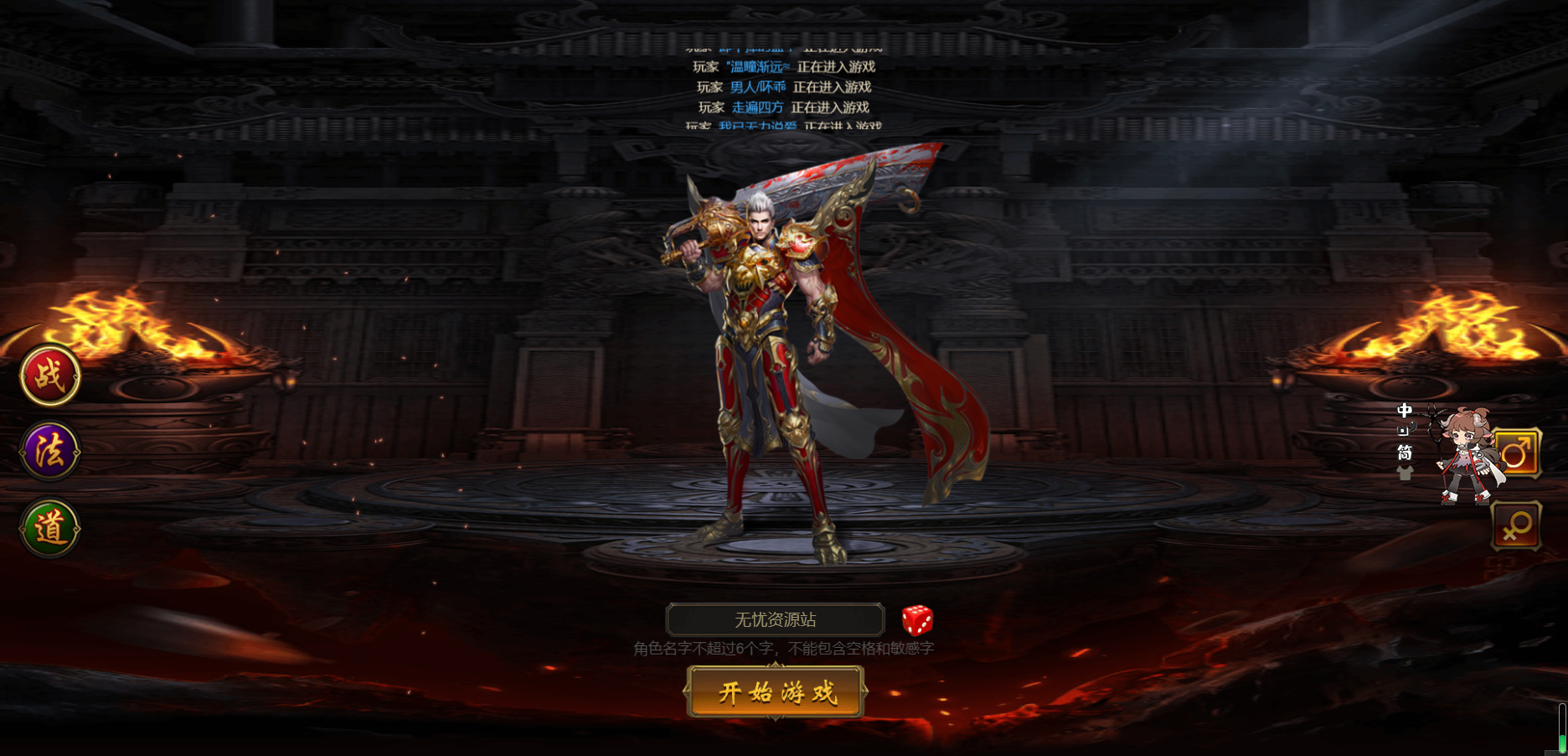Choose the purple 法 mage class
This screenshot has height=756, width=1568.
(50, 451)
